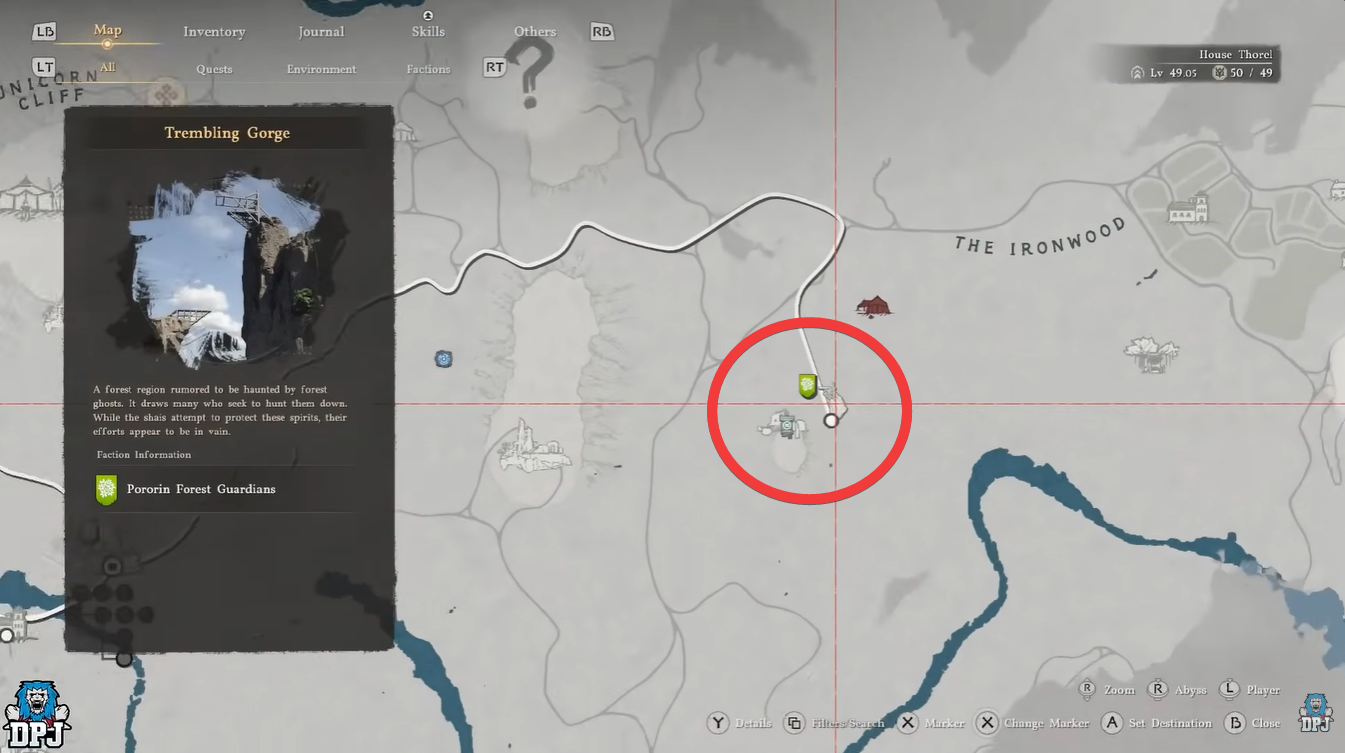1345x753 pixels.
Task: Select the faction emblem next to Pororin Forest Guardians text
Action: (105, 489)
